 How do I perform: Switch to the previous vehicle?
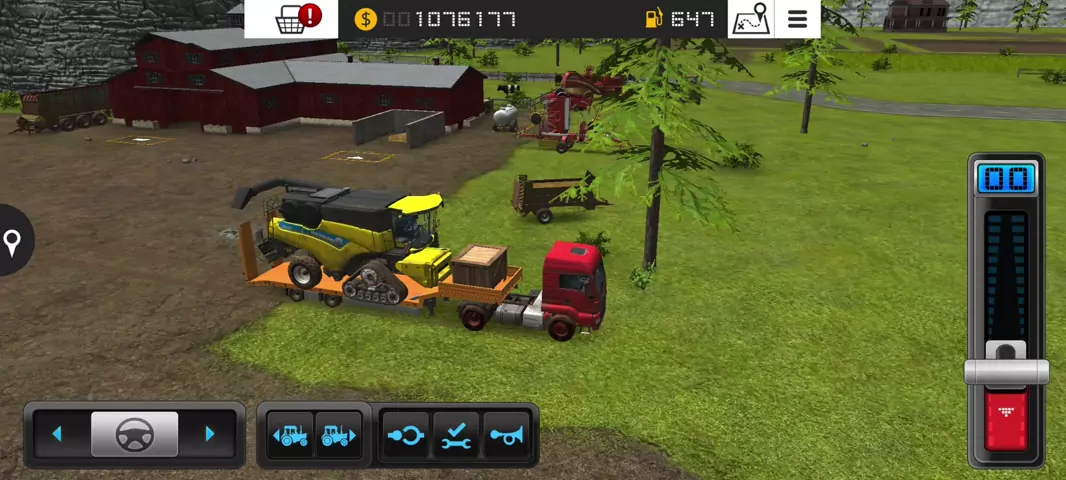pos(291,435)
